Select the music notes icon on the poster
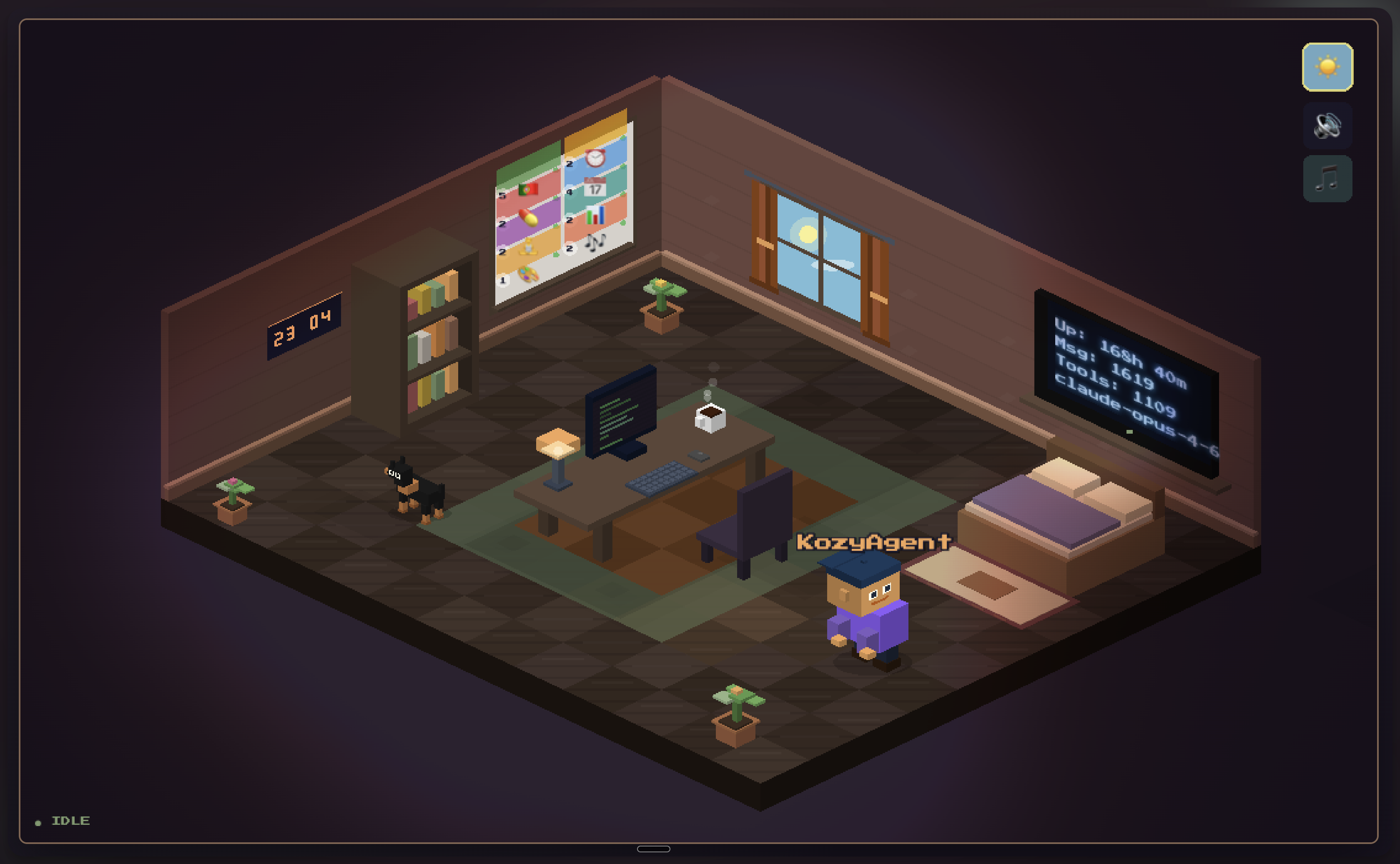Image resolution: width=1400 pixels, height=864 pixels. pyautogui.click(x=596, y=242)
